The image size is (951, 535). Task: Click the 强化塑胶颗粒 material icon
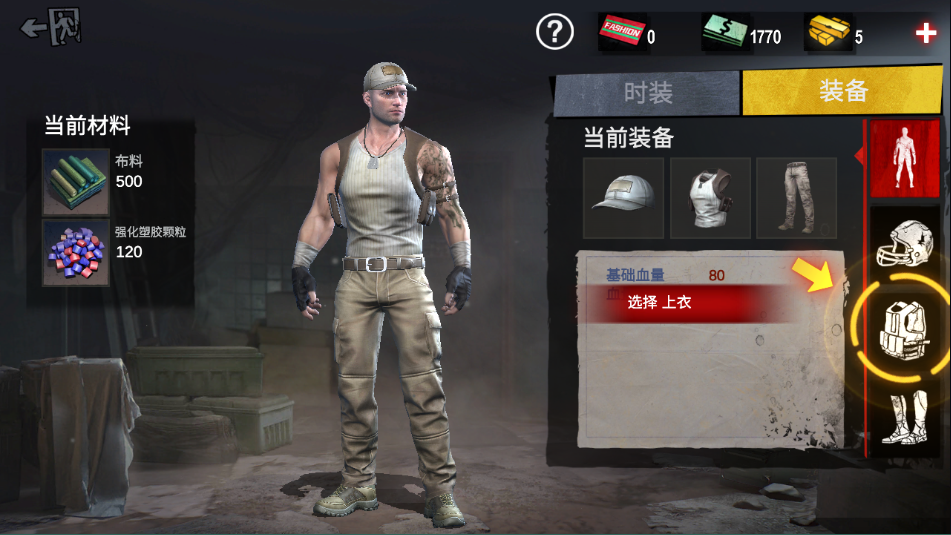75,252
